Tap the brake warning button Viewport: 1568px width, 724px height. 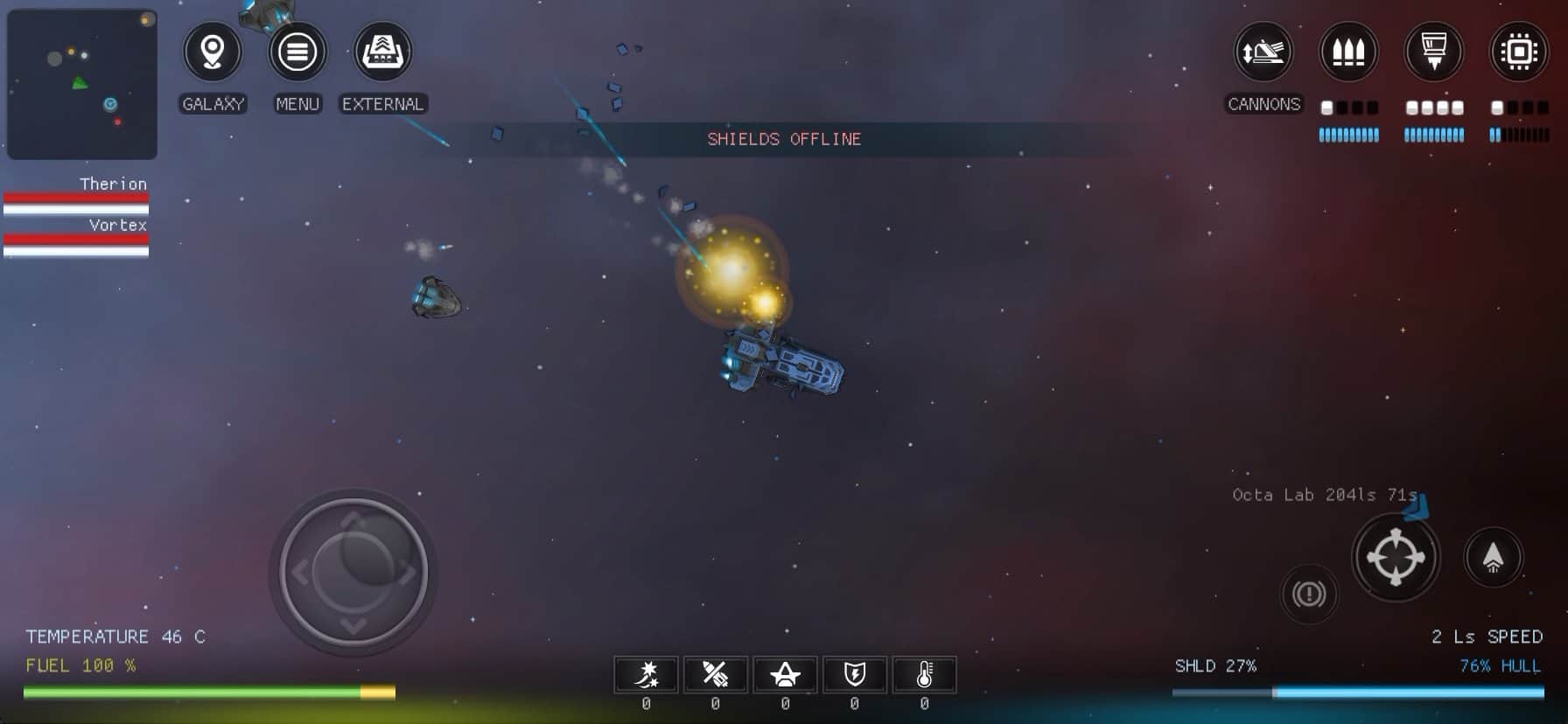click(1309, 595)
